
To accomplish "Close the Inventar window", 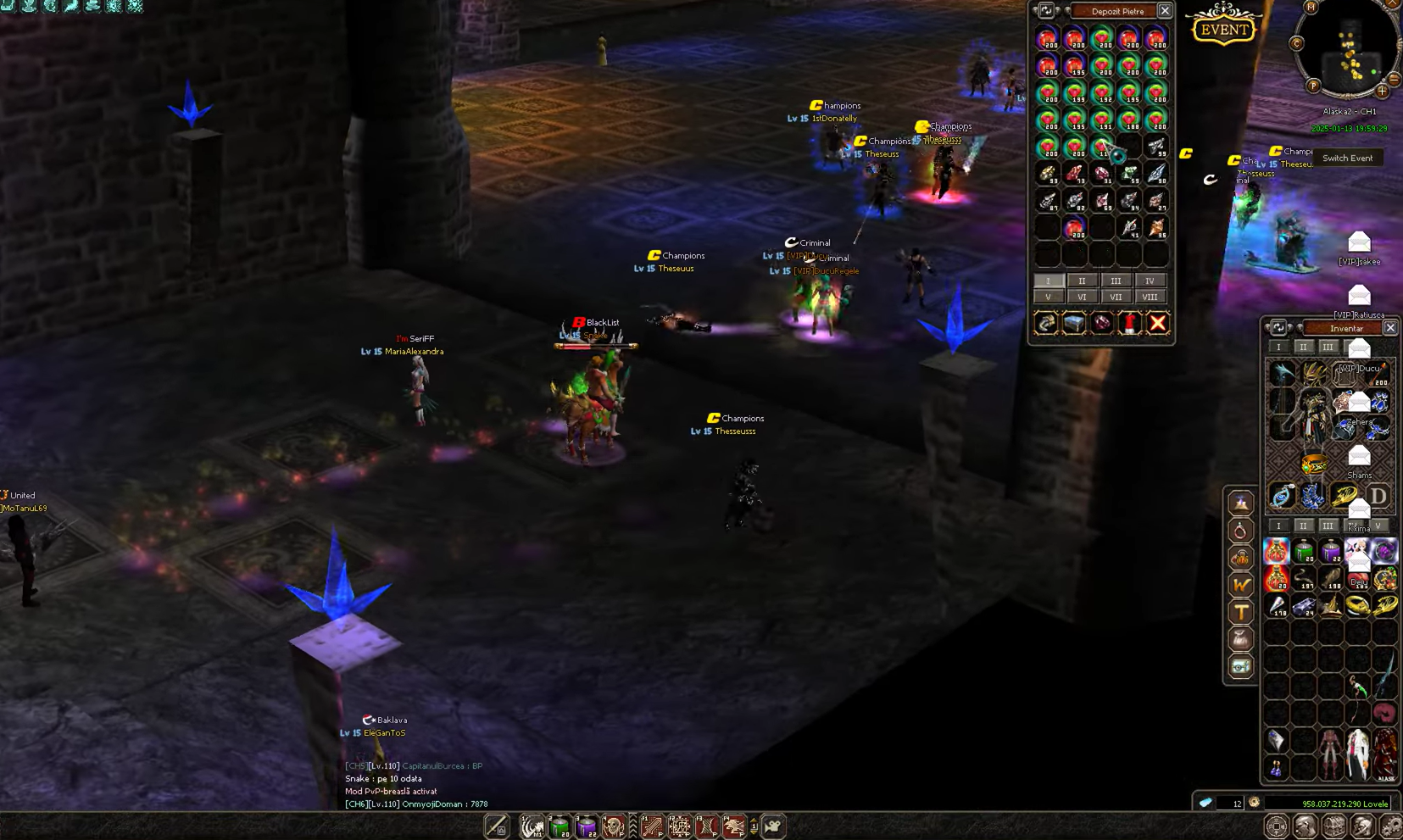I will [x=1390, y=328].
